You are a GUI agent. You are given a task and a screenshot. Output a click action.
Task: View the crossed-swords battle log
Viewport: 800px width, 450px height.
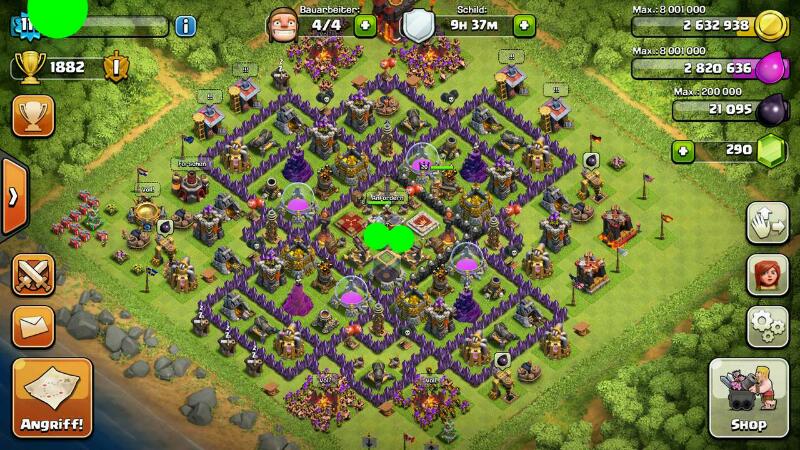click(x=33, y=274)
